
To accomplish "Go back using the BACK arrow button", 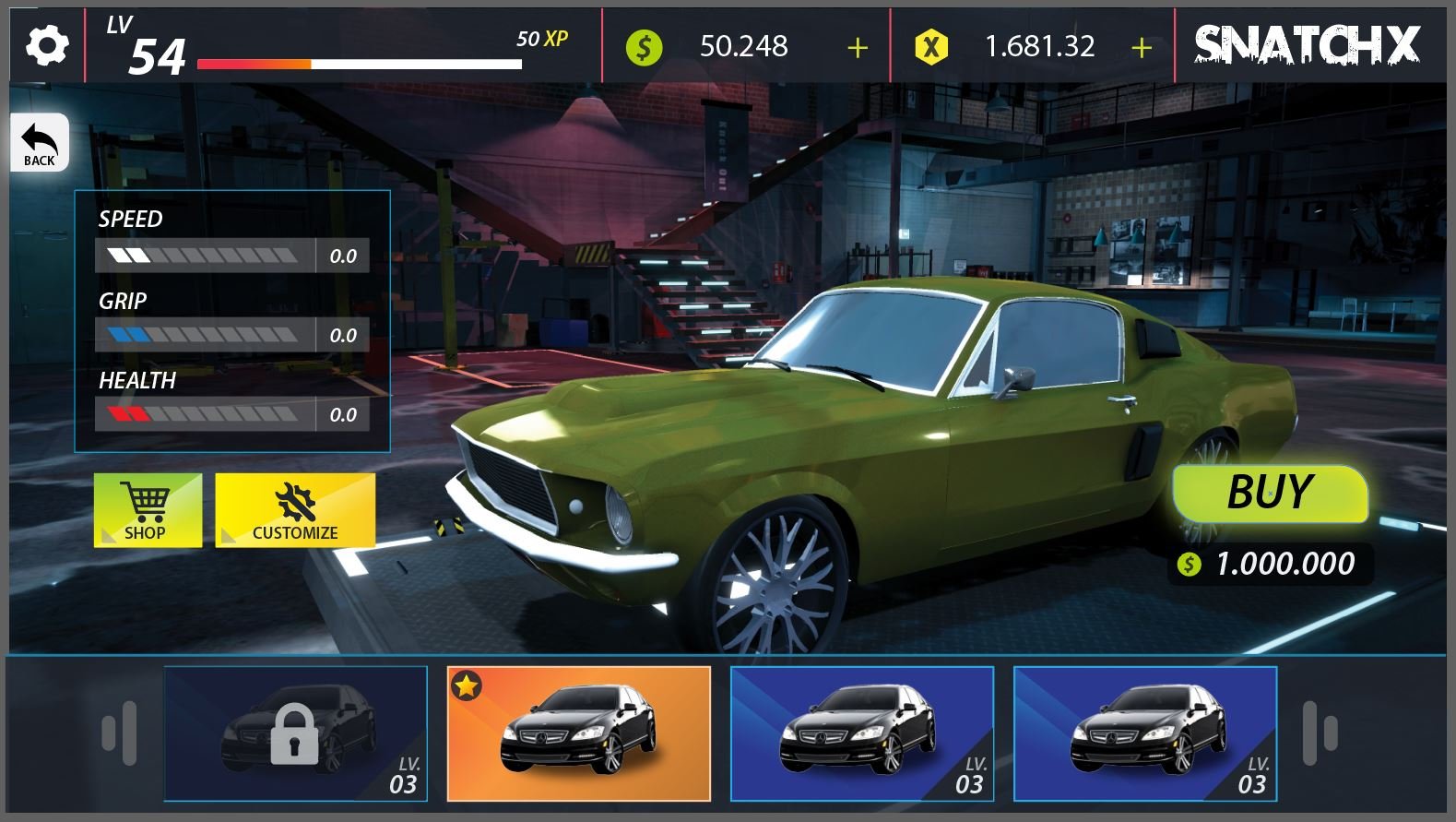I will pos(40,143).
